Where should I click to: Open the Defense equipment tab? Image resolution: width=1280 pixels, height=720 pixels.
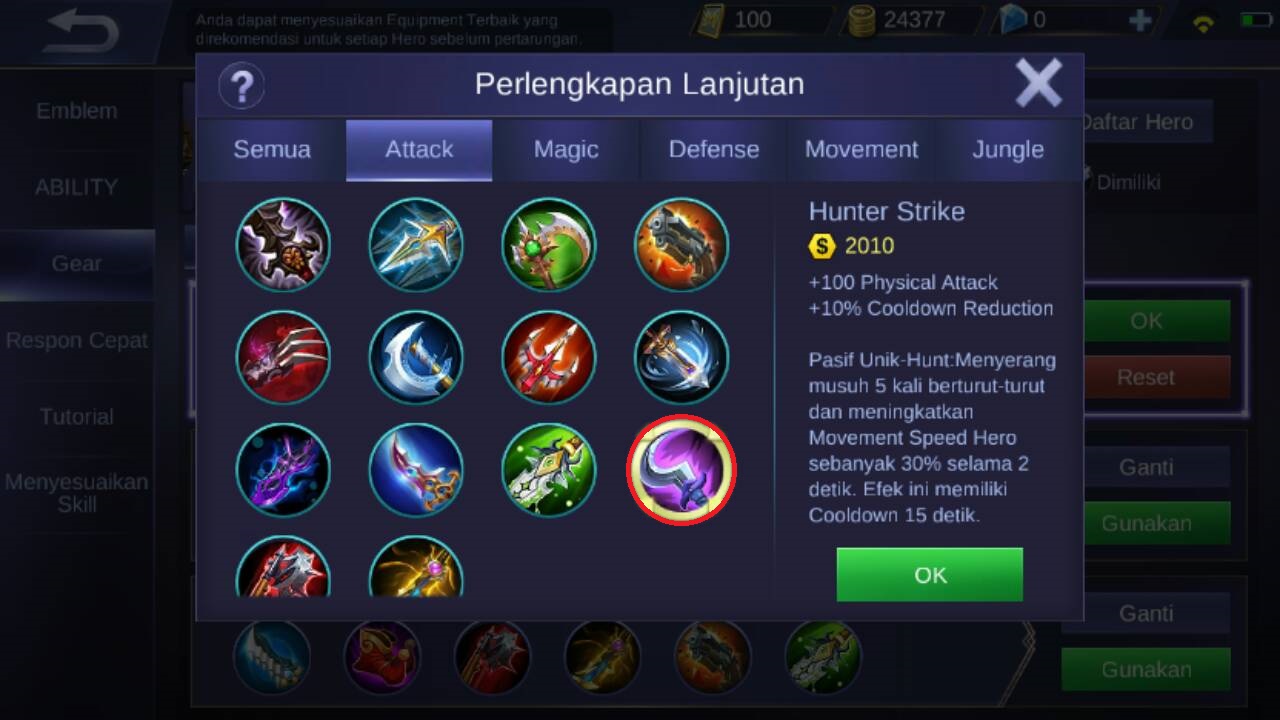click(713, 150)
